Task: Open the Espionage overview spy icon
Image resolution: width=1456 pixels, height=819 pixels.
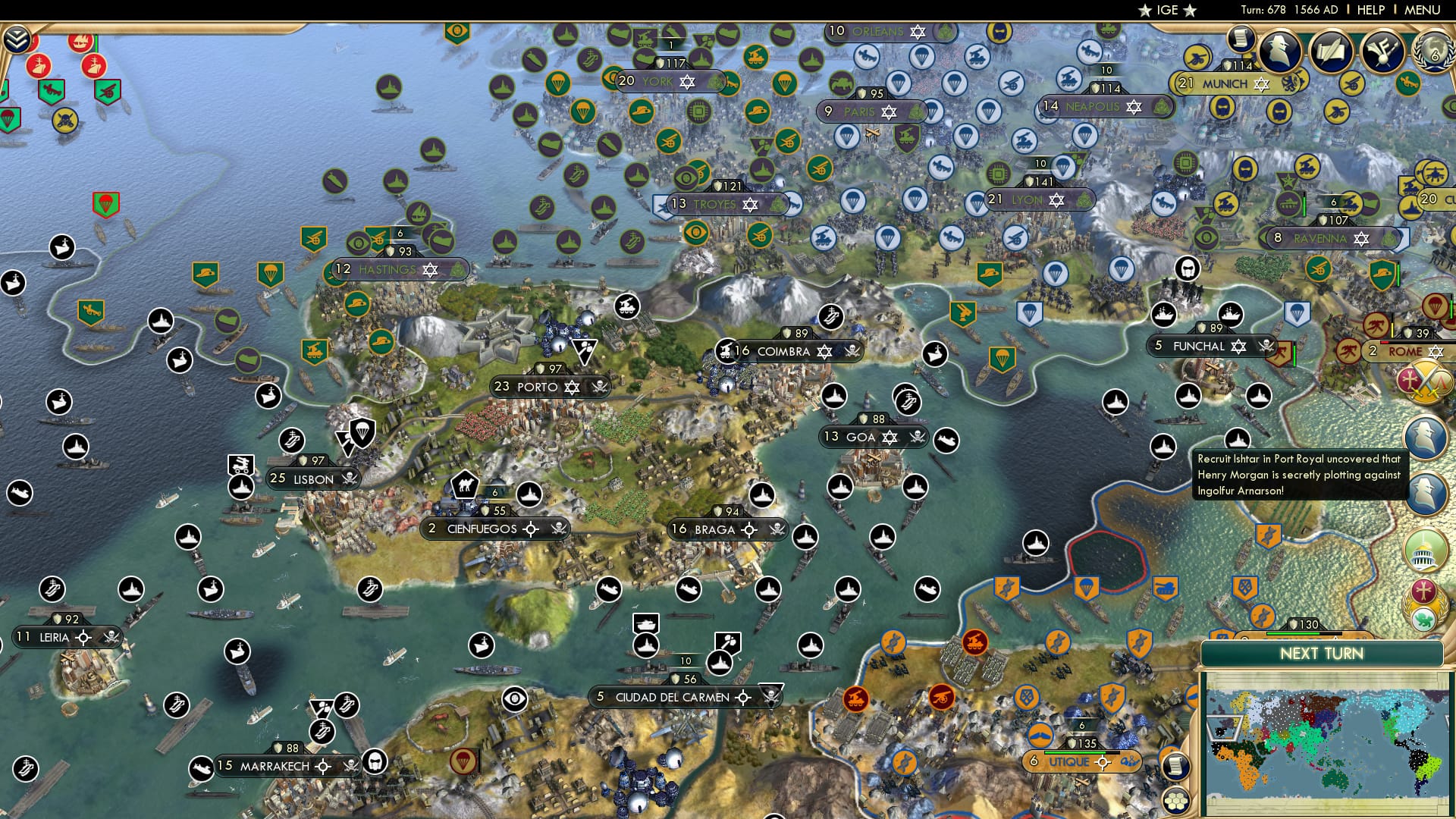Action: point(1281,51)
